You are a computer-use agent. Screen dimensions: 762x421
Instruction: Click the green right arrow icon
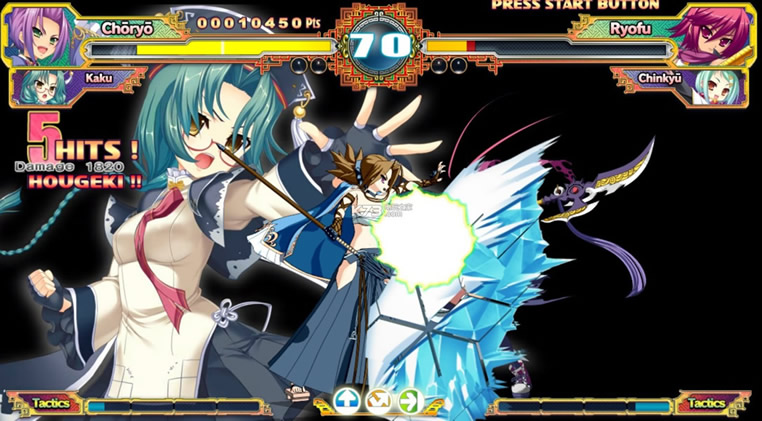[x=410, y=401]
